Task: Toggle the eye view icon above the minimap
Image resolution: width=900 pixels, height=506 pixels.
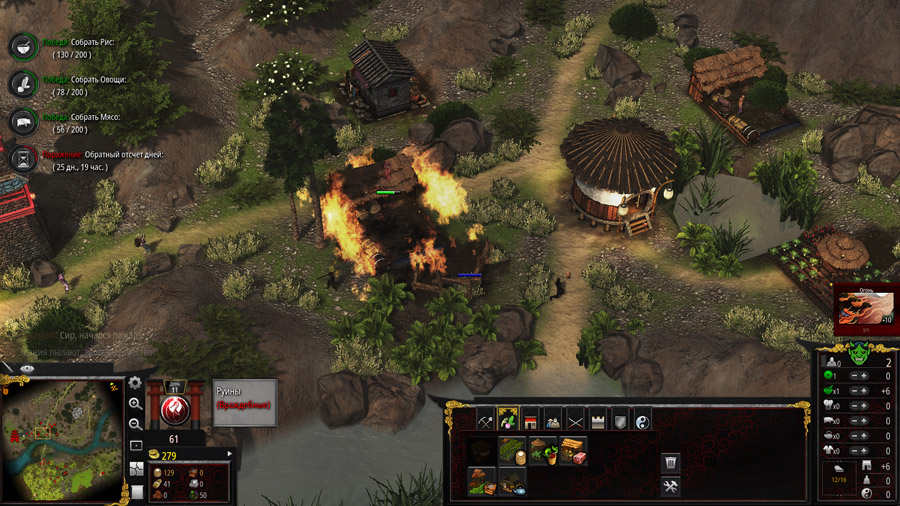Action: pos(27,369)
